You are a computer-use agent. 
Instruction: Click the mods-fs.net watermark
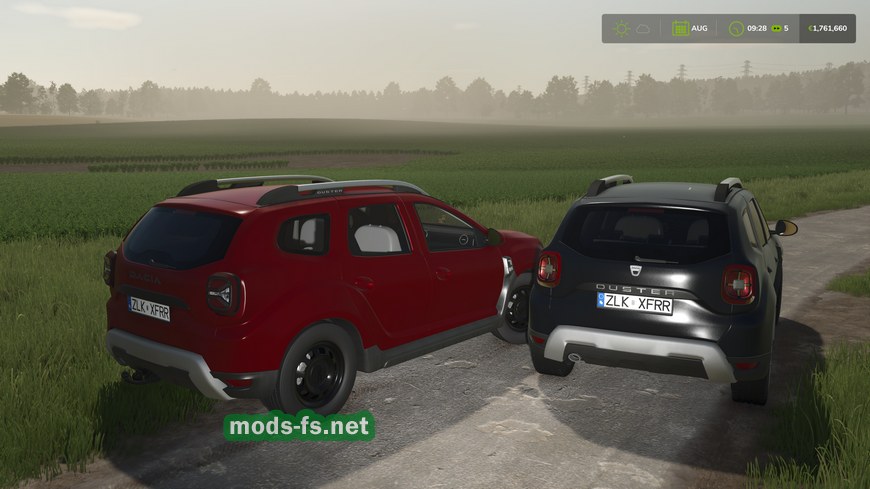coord(299,427)
